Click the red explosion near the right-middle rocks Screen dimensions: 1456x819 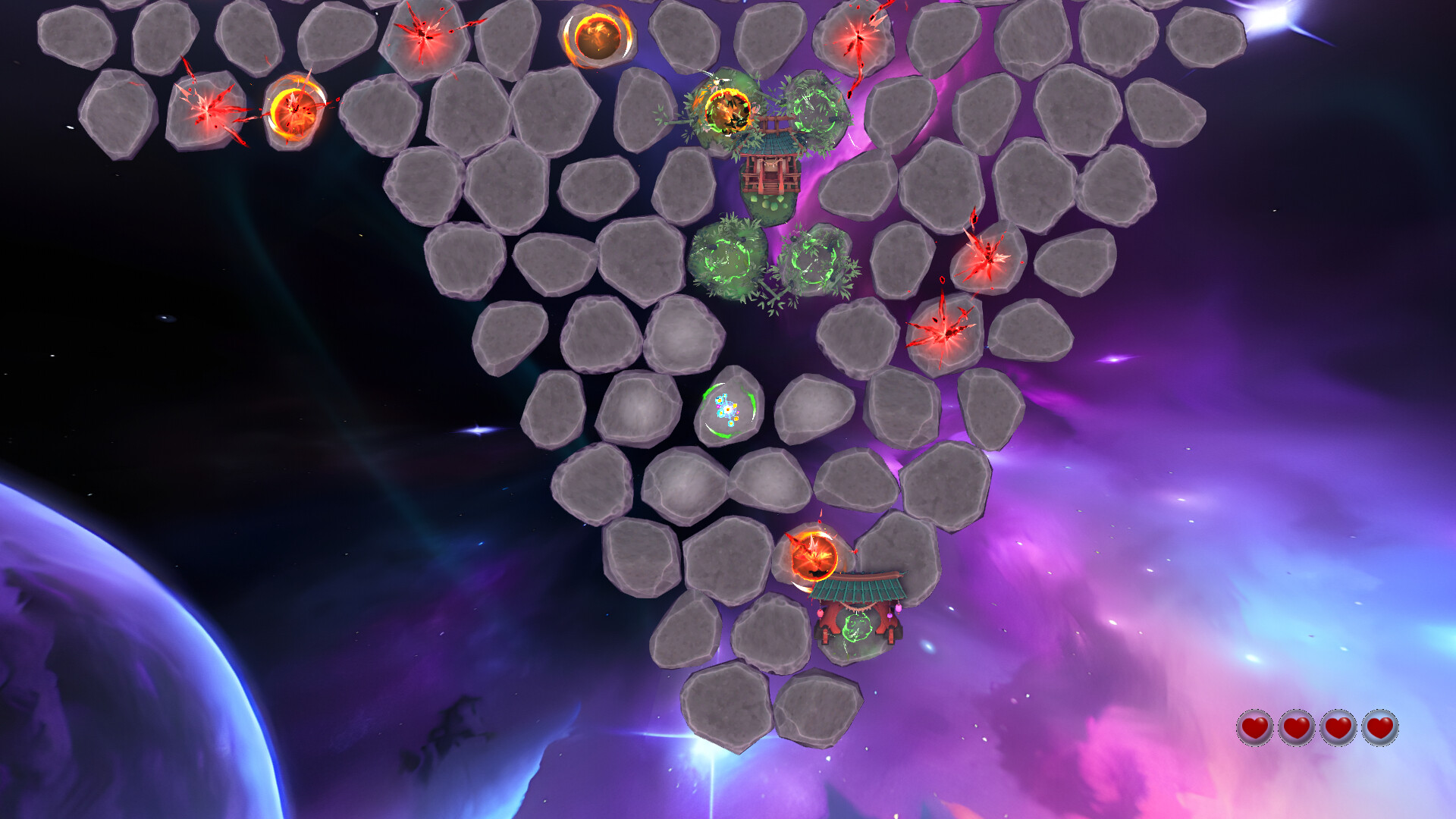click(x=947, y=334)
